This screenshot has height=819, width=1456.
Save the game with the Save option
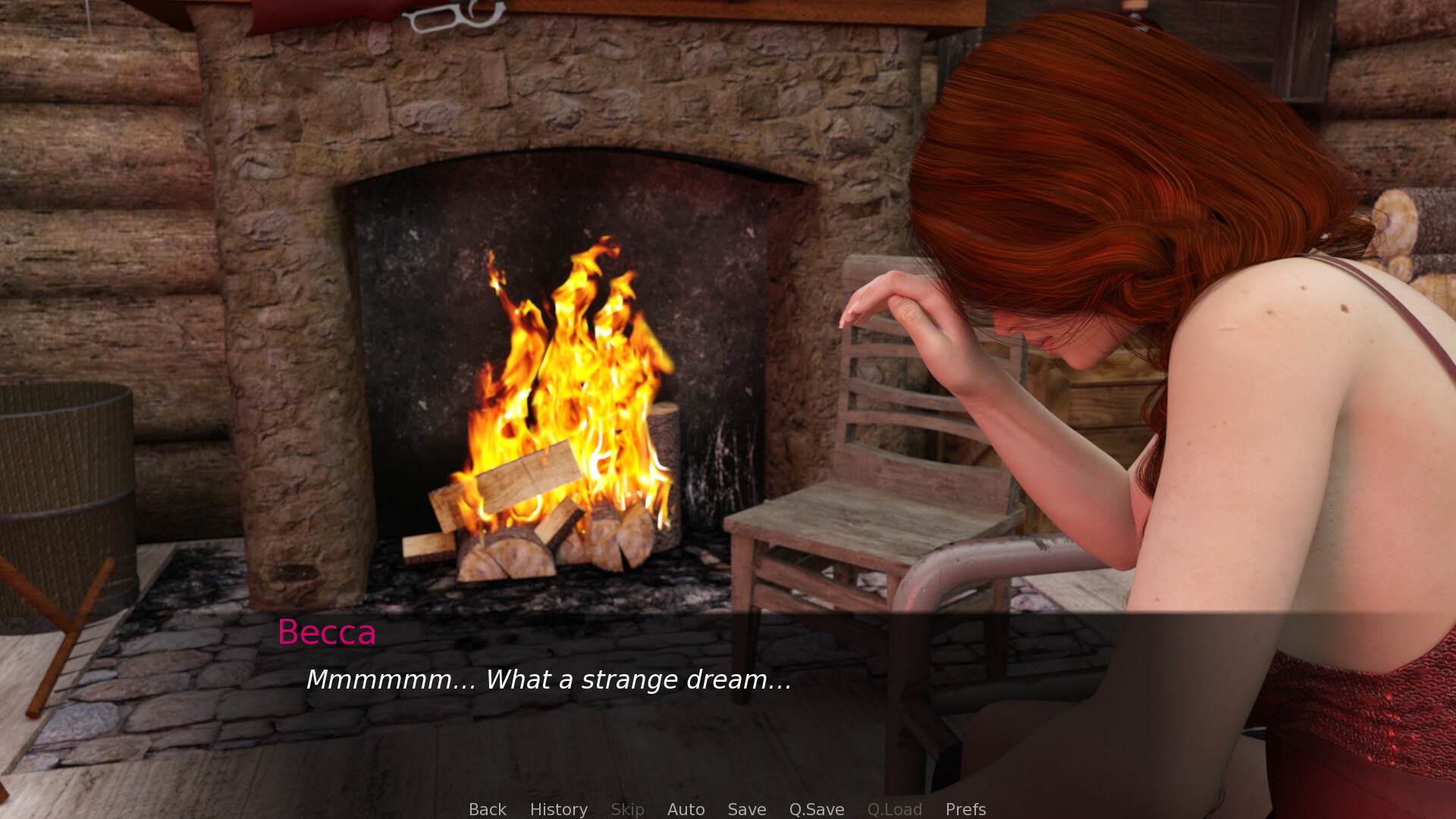[x=745, y=809]
